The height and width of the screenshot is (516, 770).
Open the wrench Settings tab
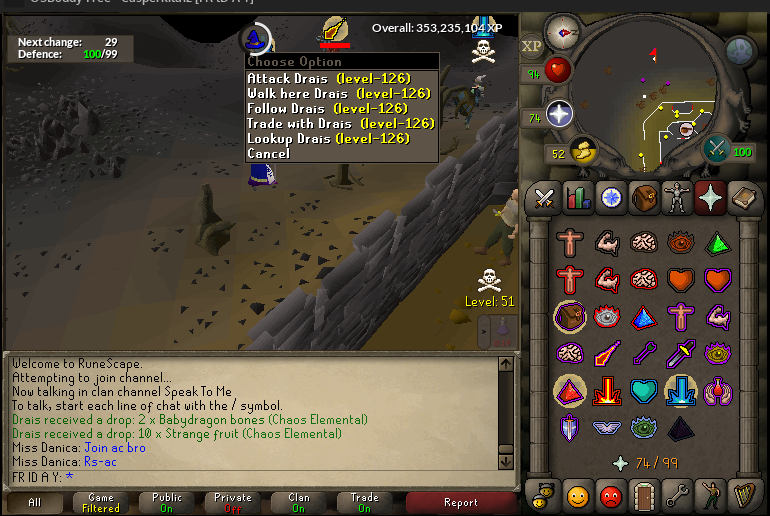(x=677, y=494)
